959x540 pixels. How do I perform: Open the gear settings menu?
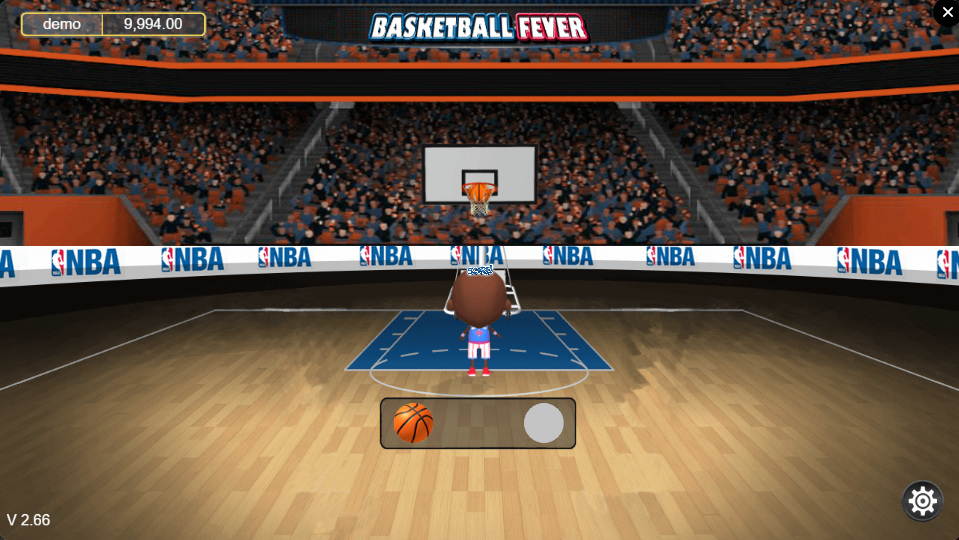tap(922, 500)
